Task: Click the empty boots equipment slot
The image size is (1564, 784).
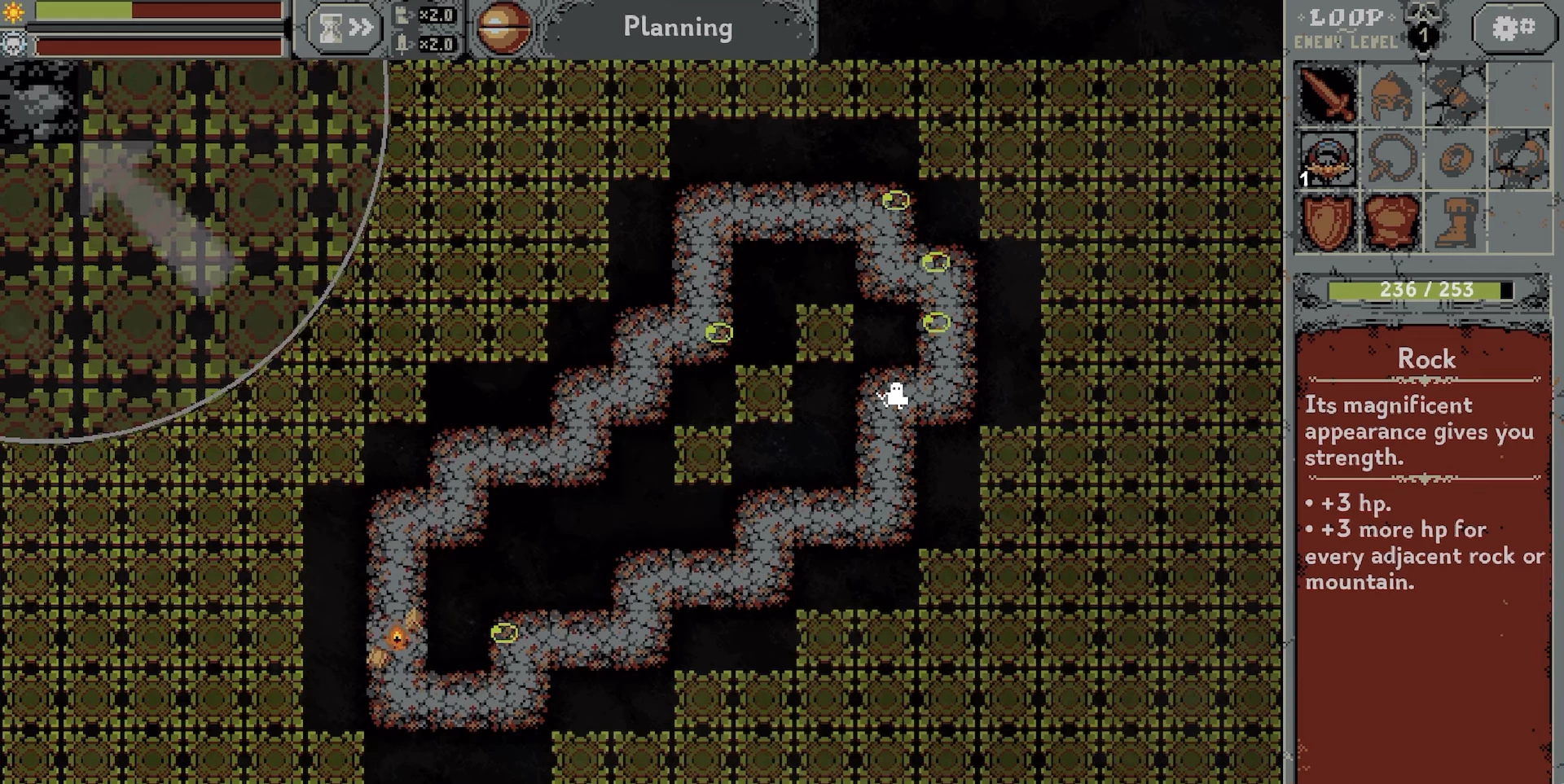Action: [x=1456, y=222]
